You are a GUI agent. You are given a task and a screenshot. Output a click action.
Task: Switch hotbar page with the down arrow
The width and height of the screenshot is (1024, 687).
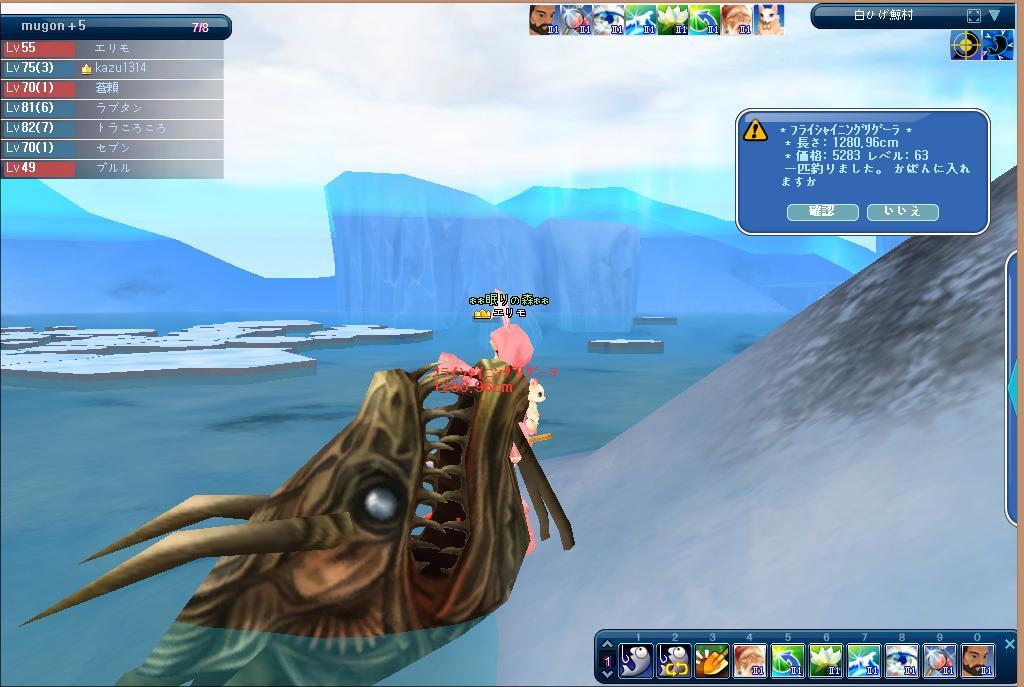(606, 673)
